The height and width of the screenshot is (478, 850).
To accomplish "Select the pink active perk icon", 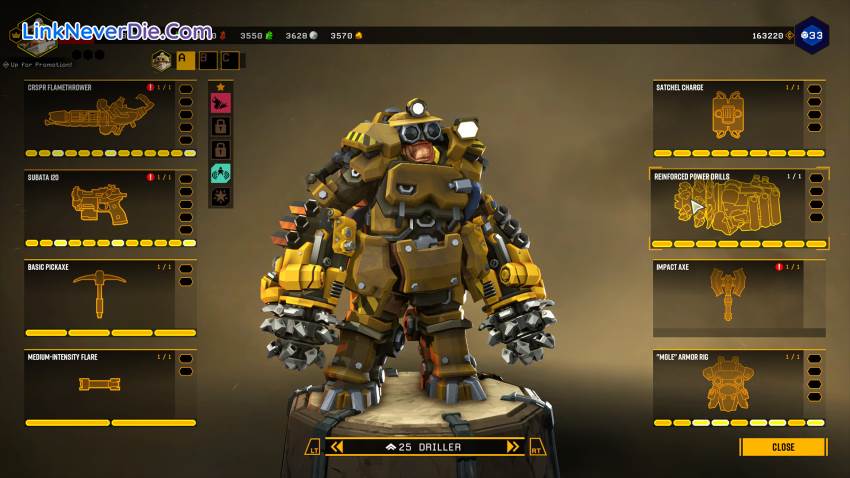I will click(x=221, y=101).
